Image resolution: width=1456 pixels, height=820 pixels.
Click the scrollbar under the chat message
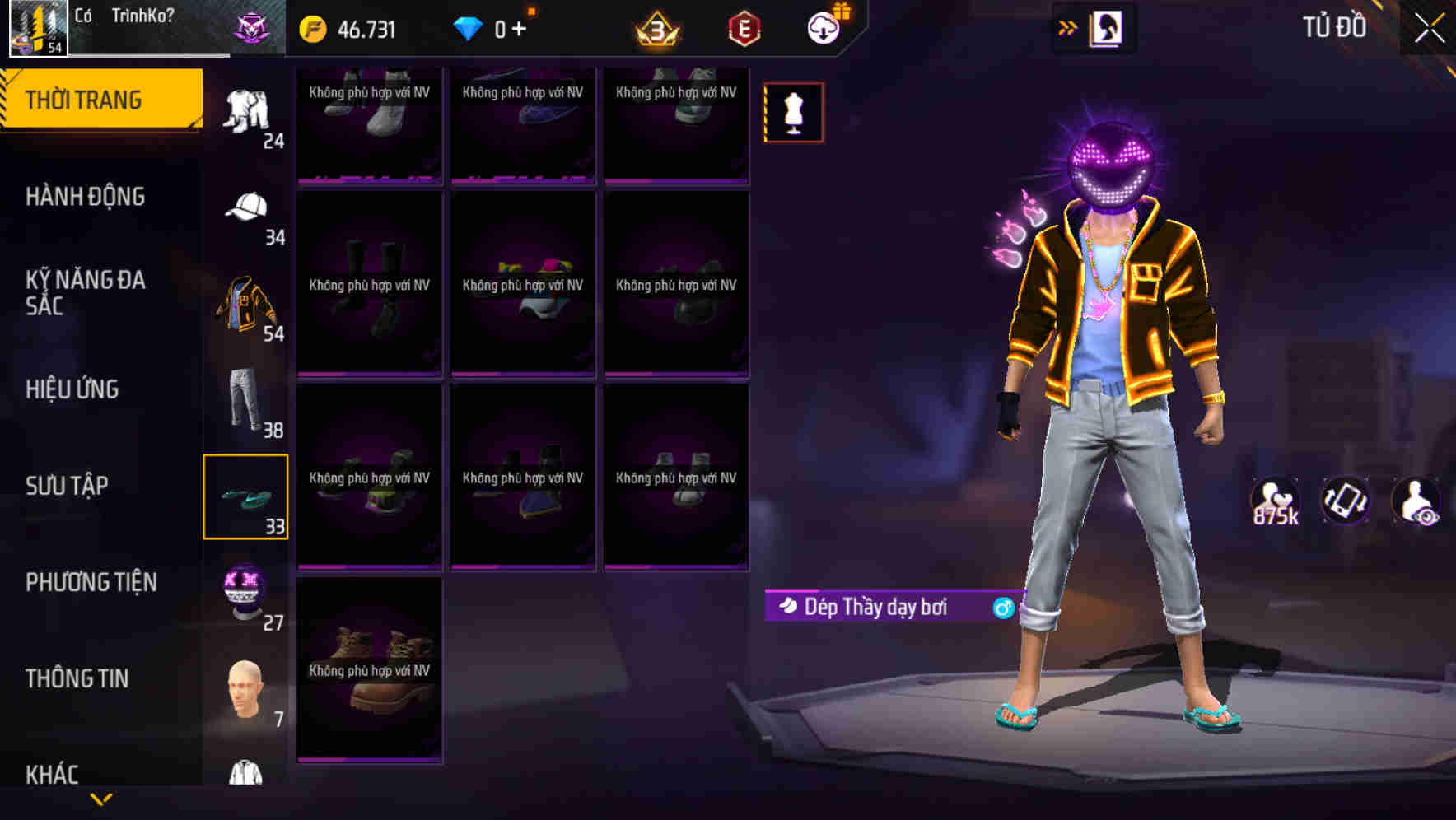click(148, 56)
